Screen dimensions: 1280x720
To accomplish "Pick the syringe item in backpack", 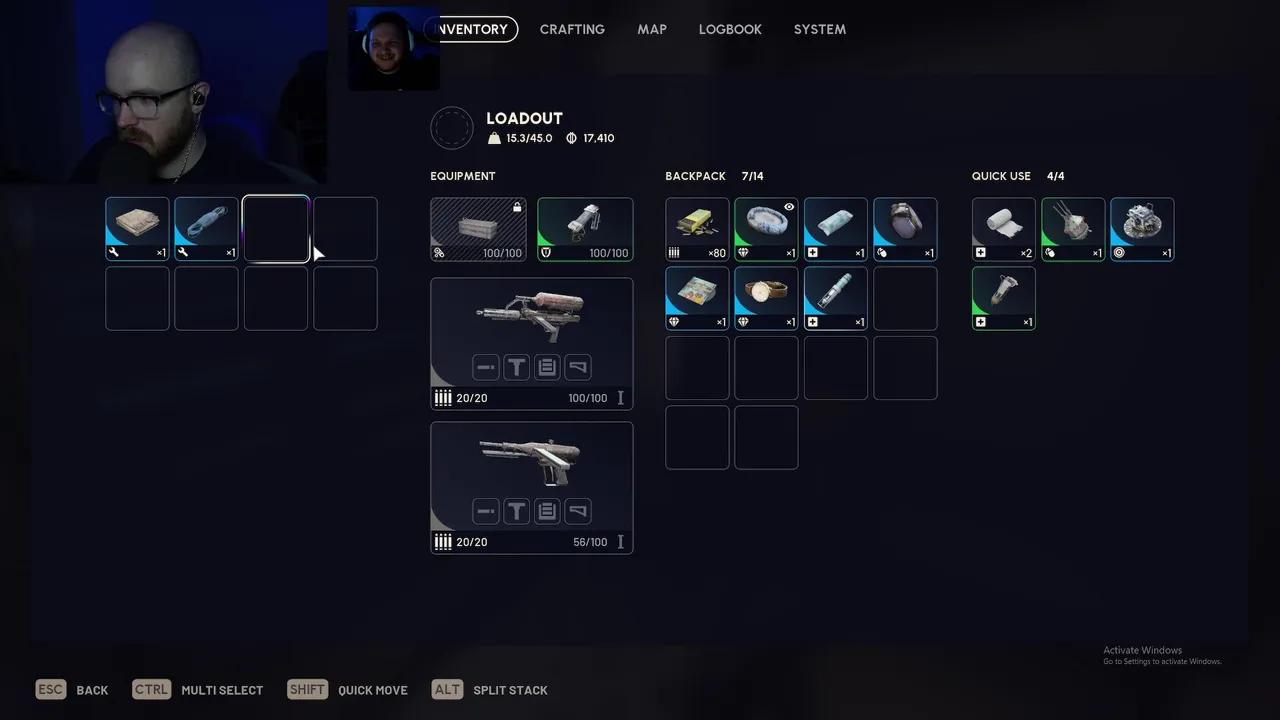I will pyautogui.click(x=835, y=298).
